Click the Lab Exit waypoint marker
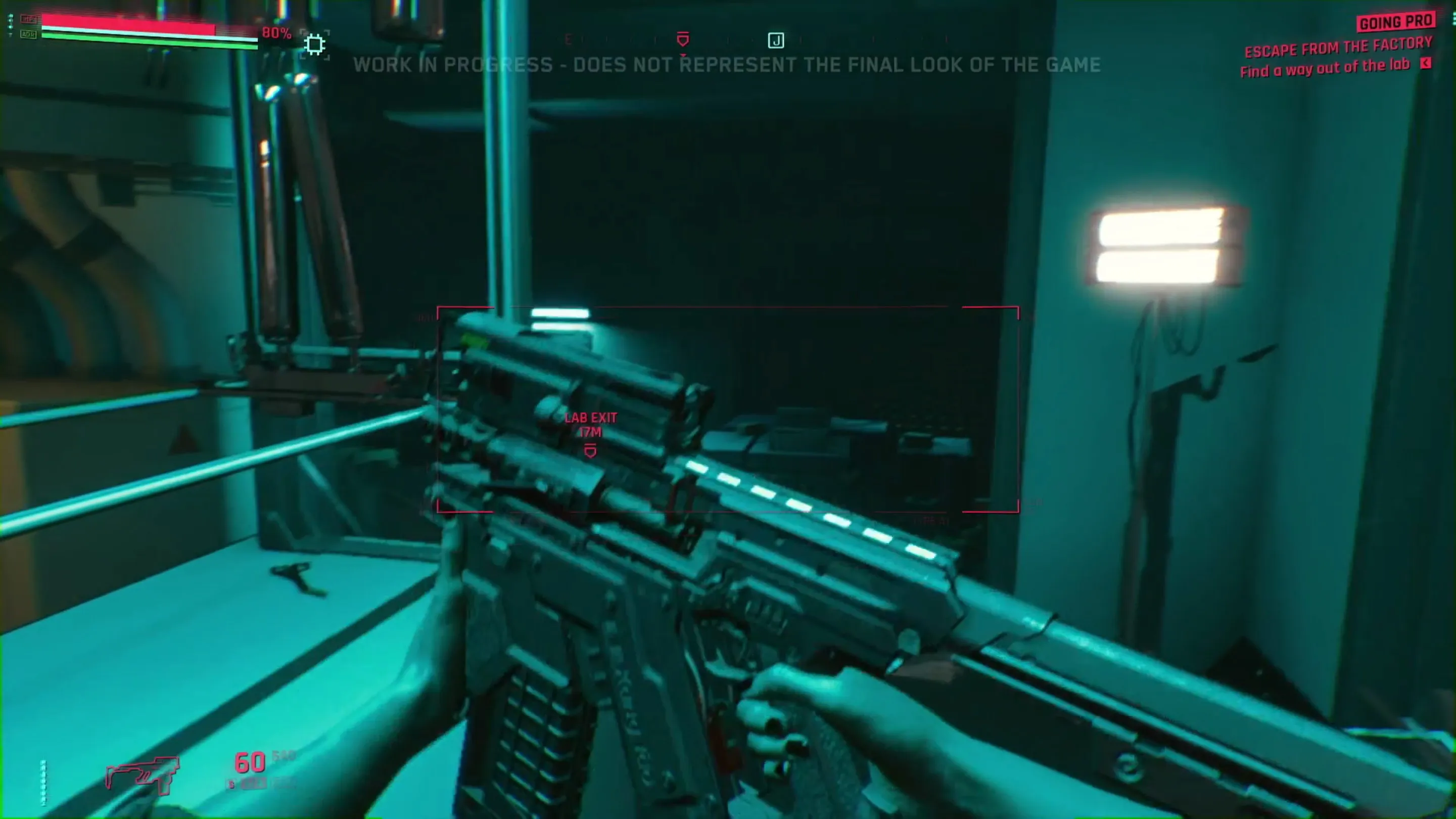The image size is (1456, 819). (x=590, y=451)
